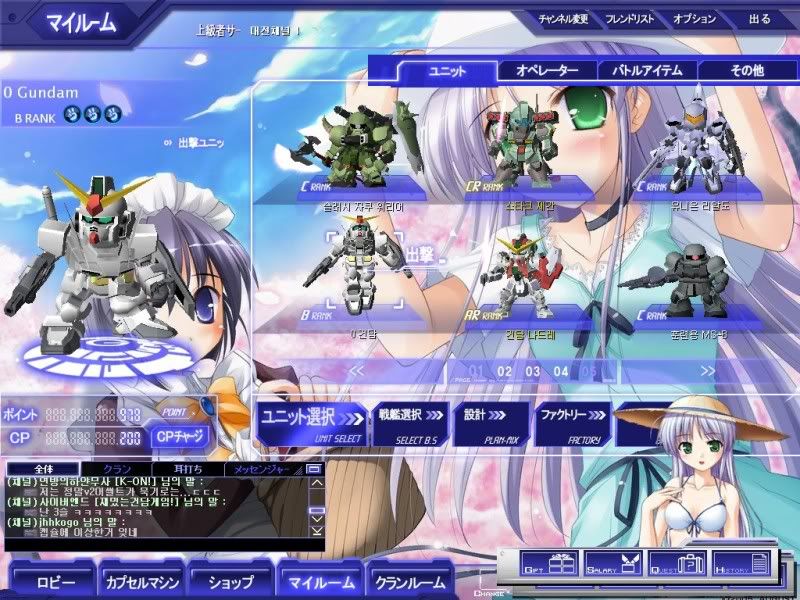
Task: Open the オプション options menu
Action: [x=695, y=18]
